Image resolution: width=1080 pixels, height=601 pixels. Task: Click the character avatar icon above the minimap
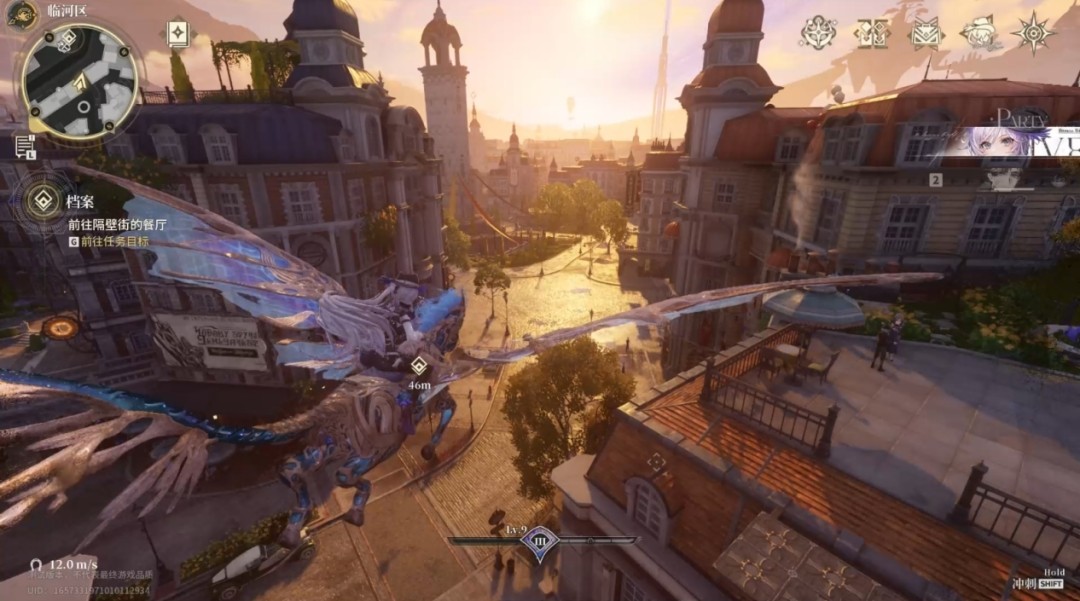tap(21, 14)
